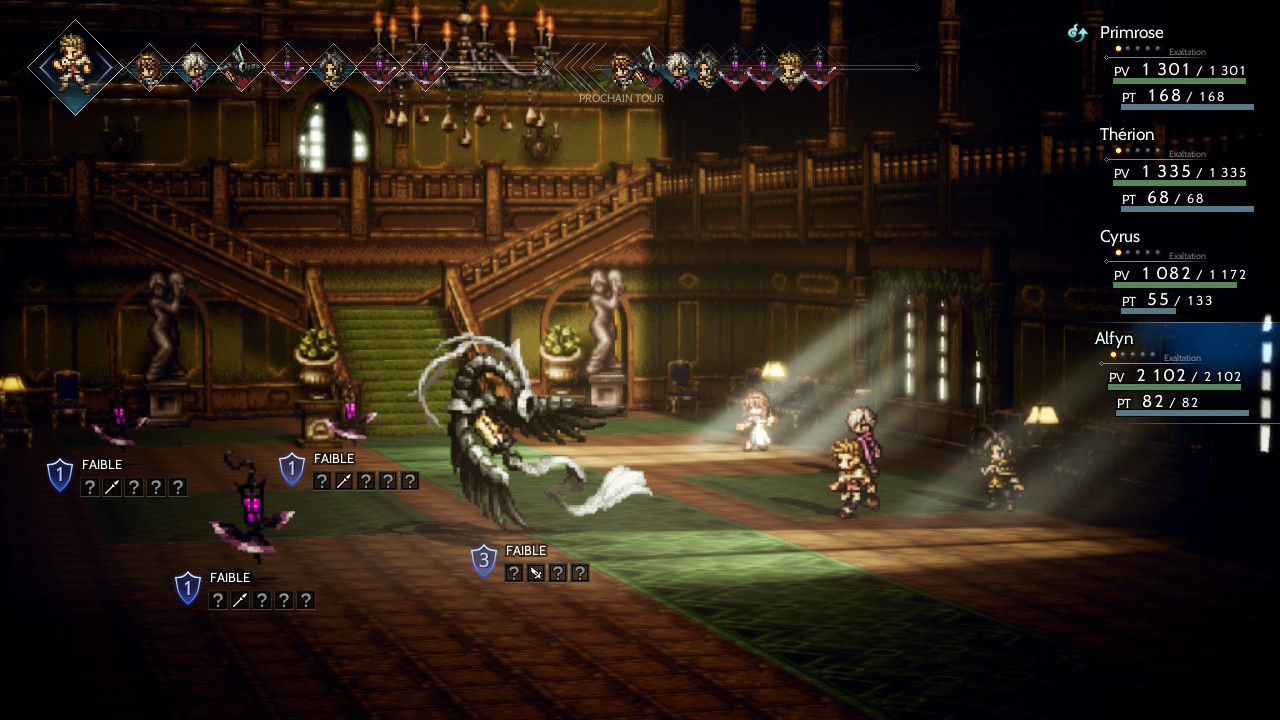
Task: Select the revealed bow weakness icon
Action: tap(536, 573)
